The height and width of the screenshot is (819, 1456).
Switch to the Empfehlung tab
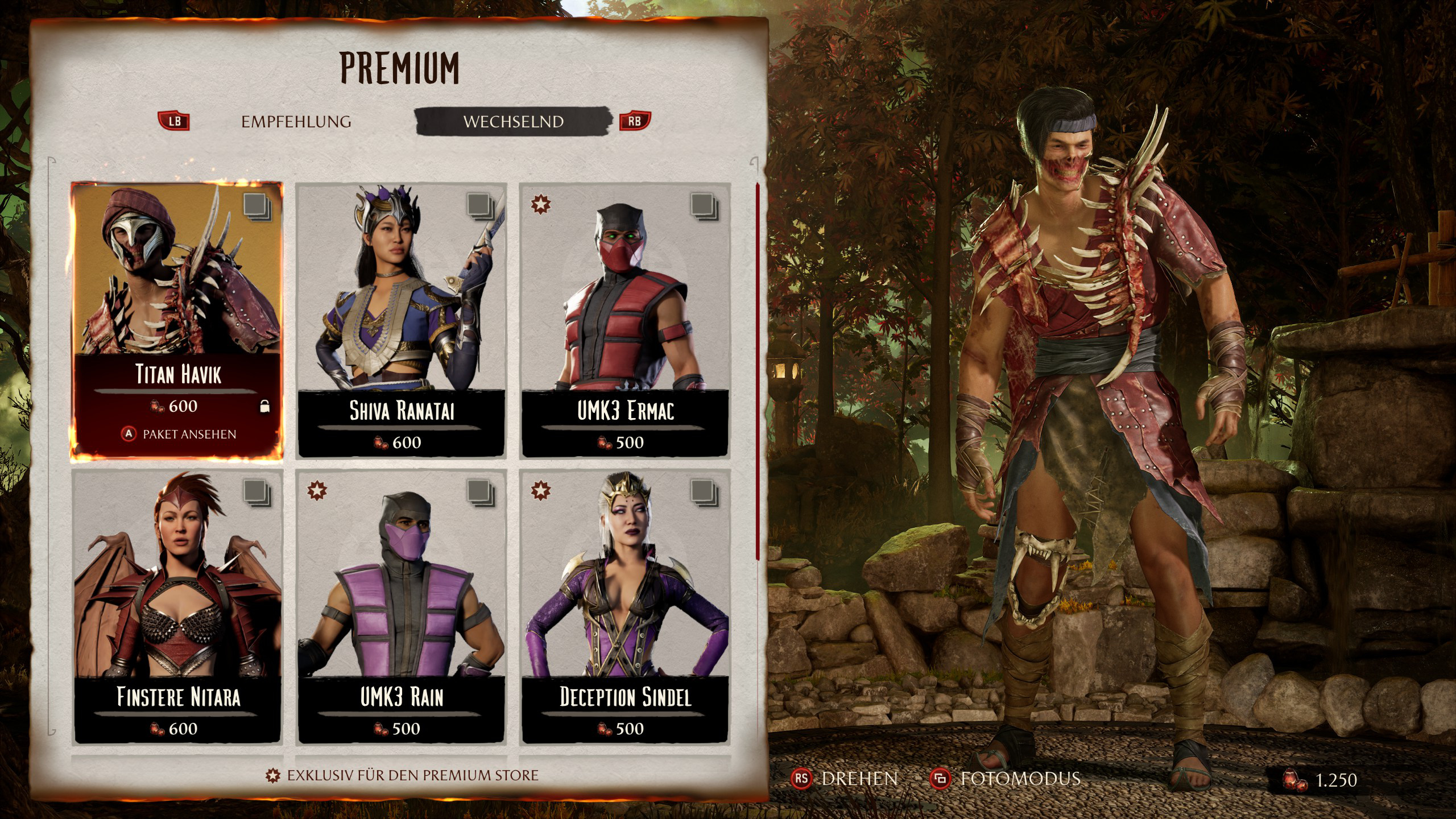[x=296, y=122]
